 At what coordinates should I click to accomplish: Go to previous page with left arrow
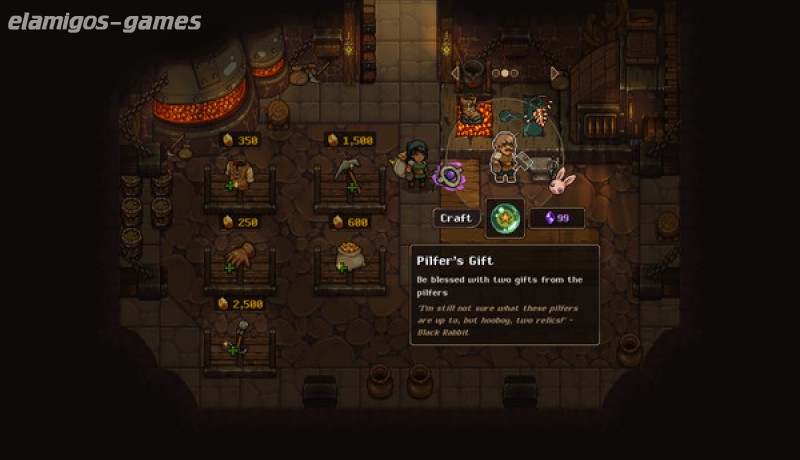455,73
